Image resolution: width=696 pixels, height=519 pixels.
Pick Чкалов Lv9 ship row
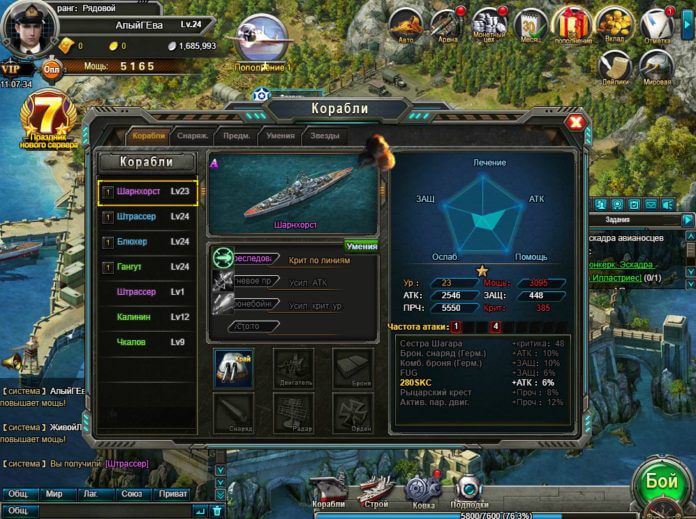[x=148, y=342]
